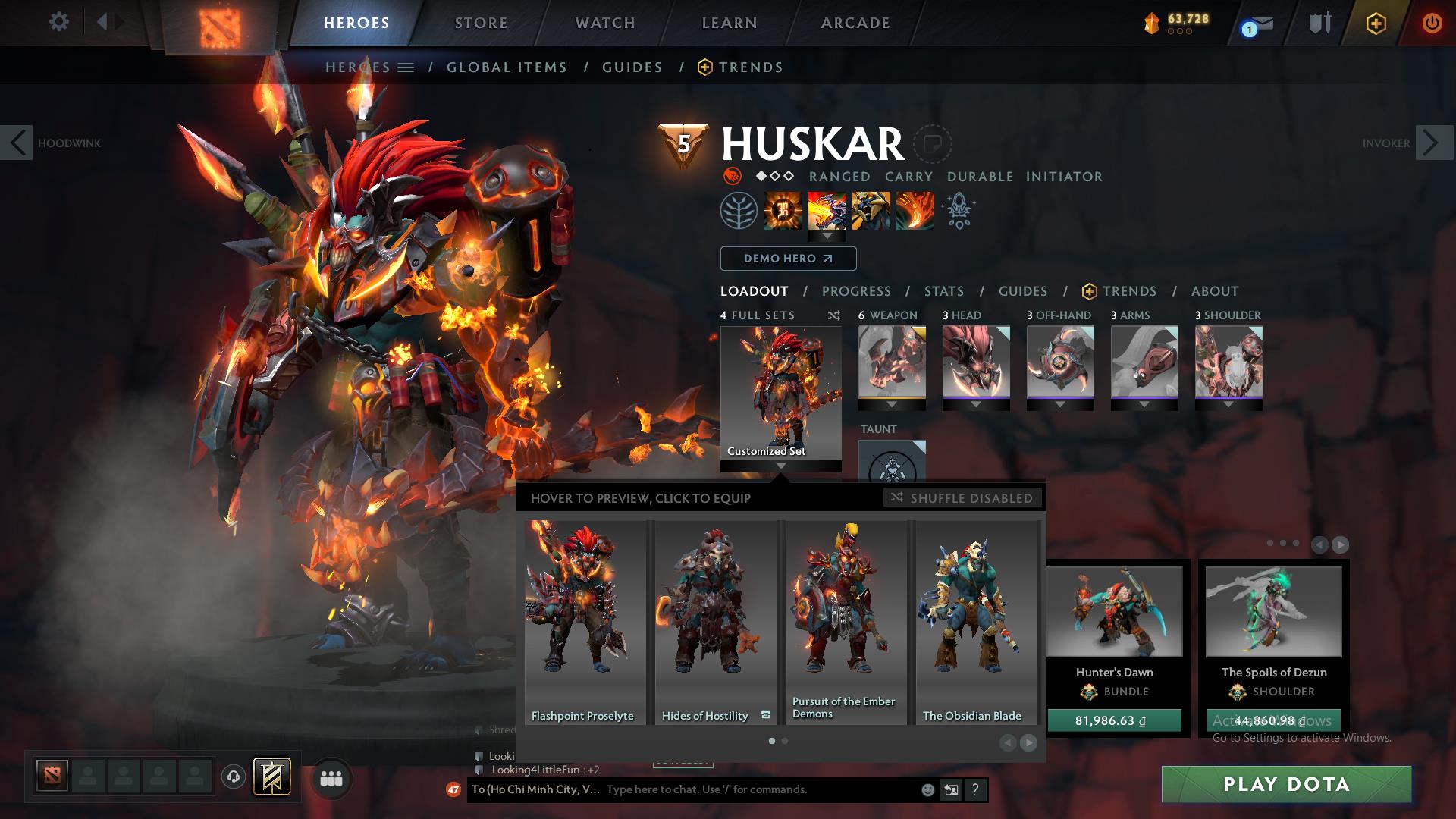Open the hamburger menu next to HEROES
Screen dimensions: 1456x819
point(406,67)
